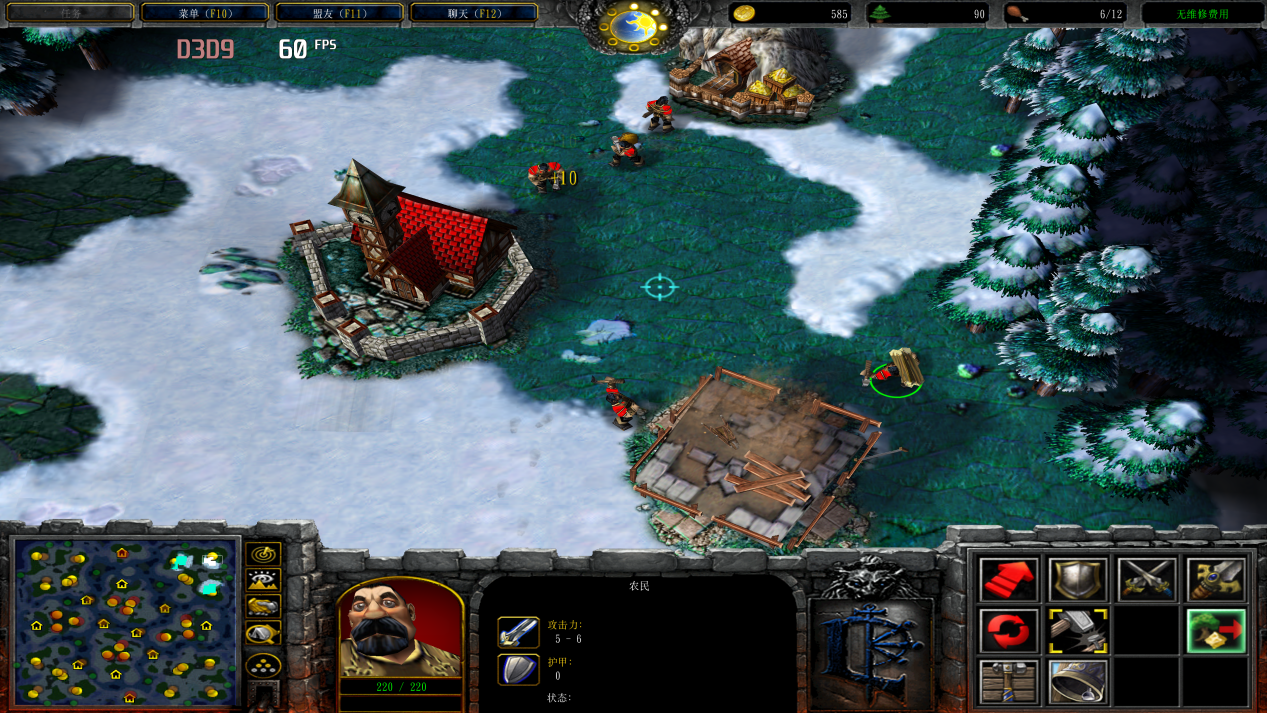Select the silver shield Stop command
1267x713 pixels.
point(1078,579)
